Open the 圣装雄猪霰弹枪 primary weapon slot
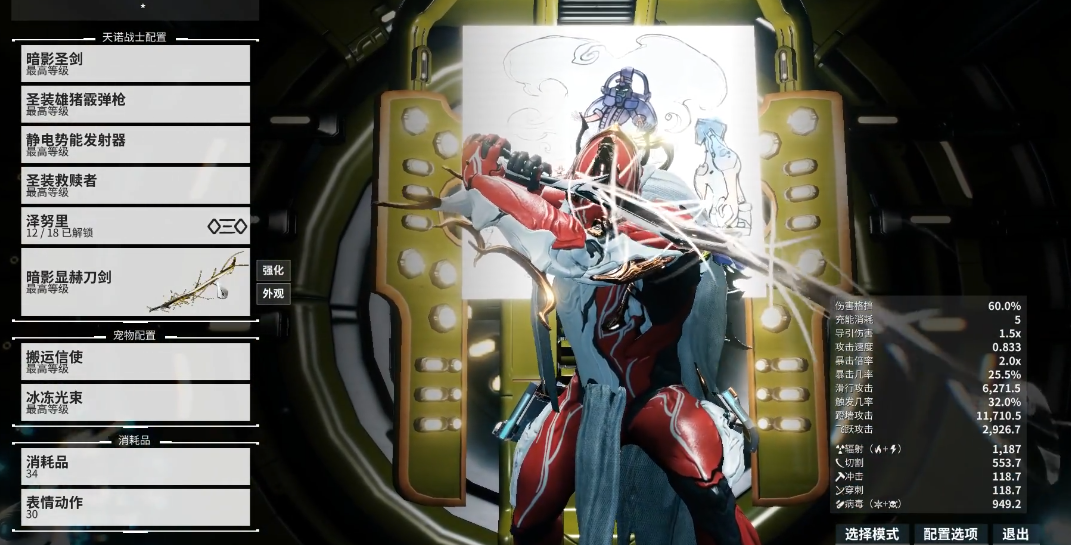The image size is (1071, 545). (x=135, y=104)
